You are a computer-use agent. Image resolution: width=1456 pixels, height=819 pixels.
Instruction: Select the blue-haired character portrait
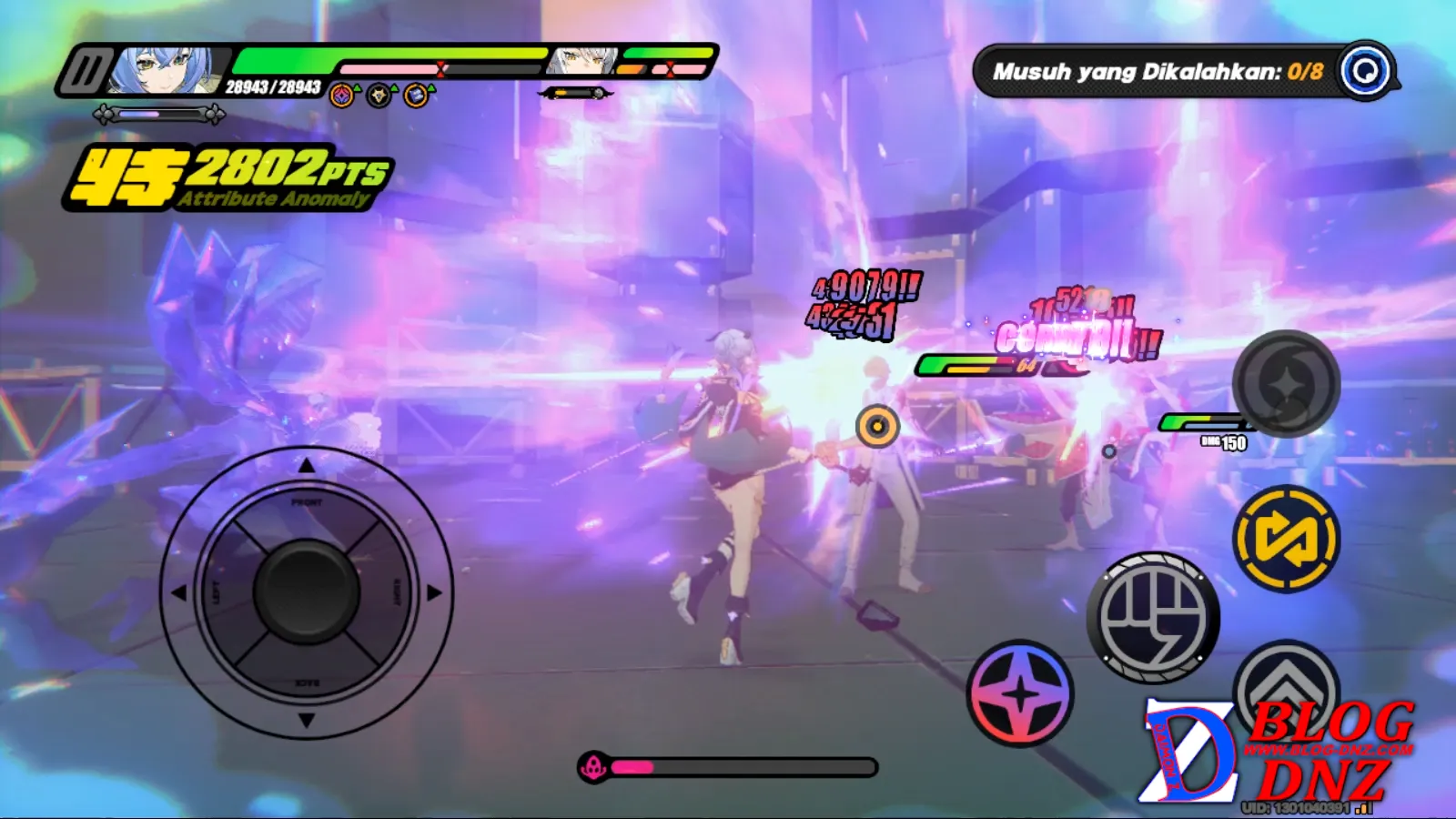pyautogui.click(x=167, y=70)
